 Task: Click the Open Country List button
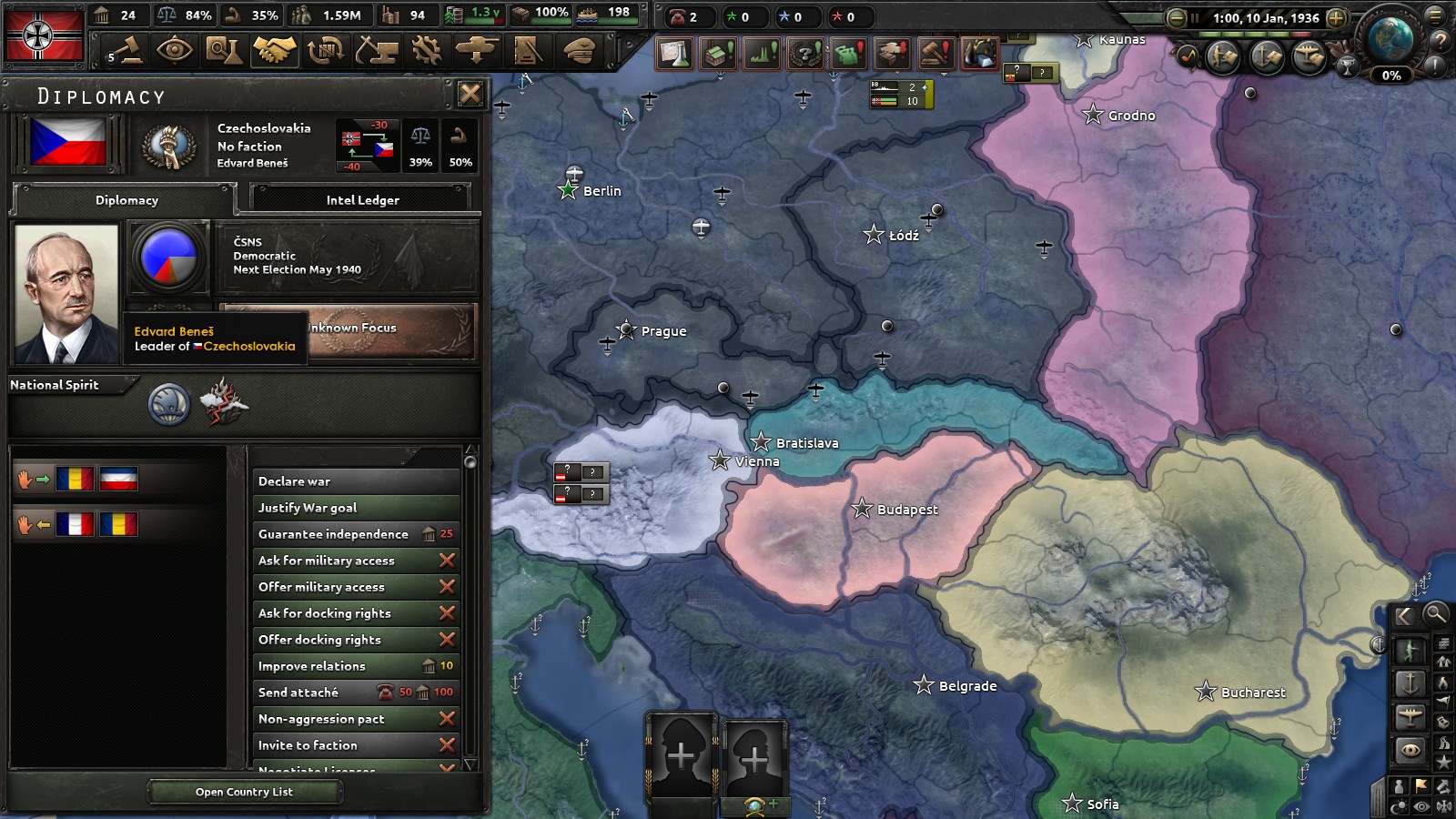[244, 792]
